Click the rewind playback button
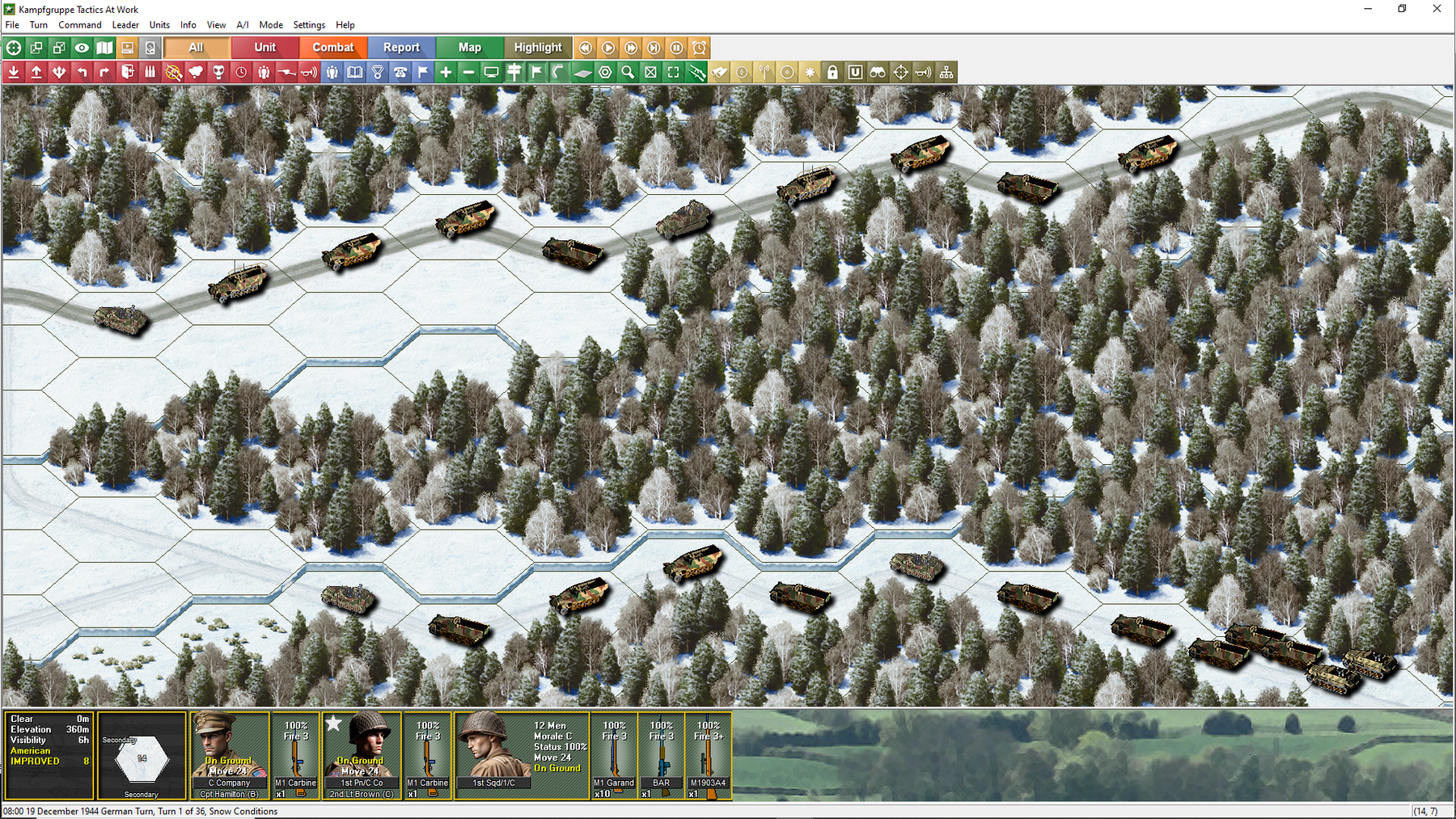1456x819 pixels. 585,48
